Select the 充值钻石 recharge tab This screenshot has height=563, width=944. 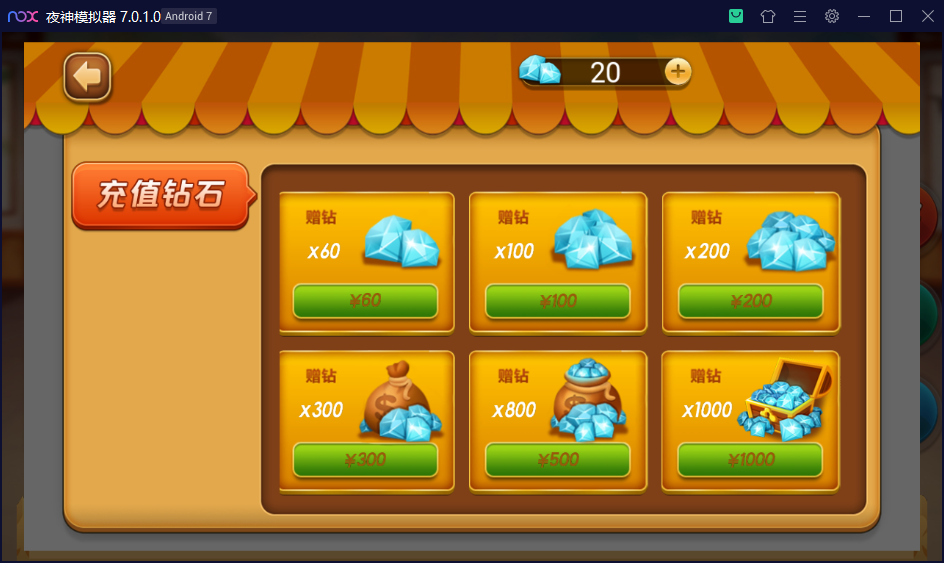click(x=160, y=195)
